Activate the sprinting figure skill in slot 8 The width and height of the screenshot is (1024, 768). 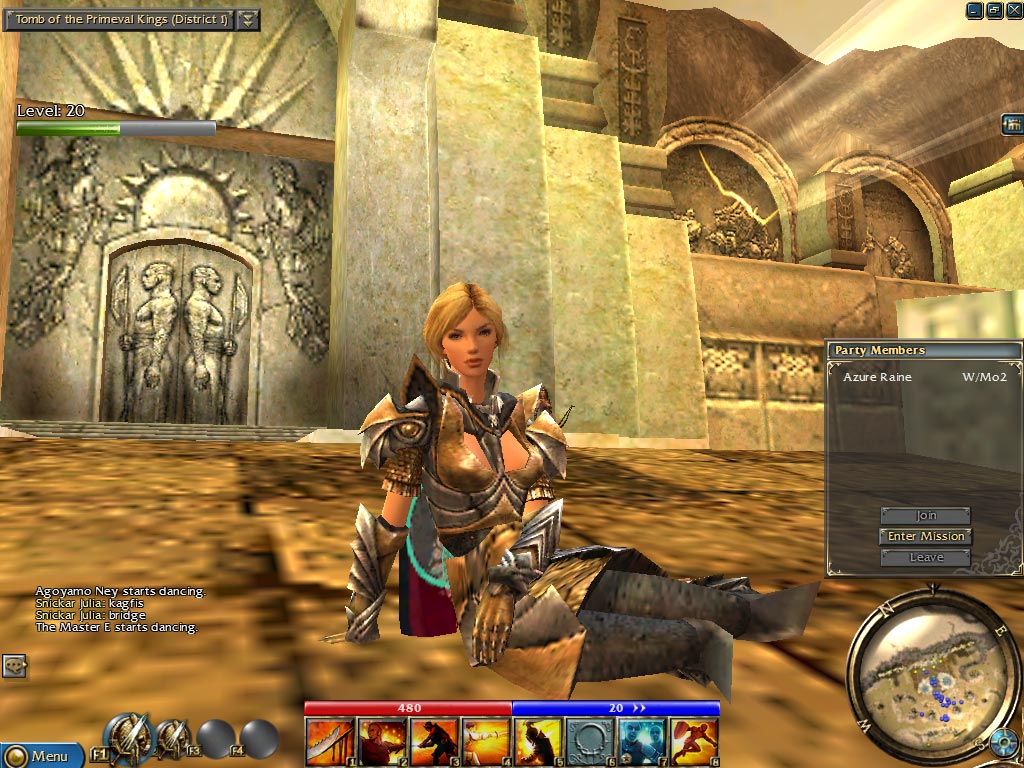694,742
